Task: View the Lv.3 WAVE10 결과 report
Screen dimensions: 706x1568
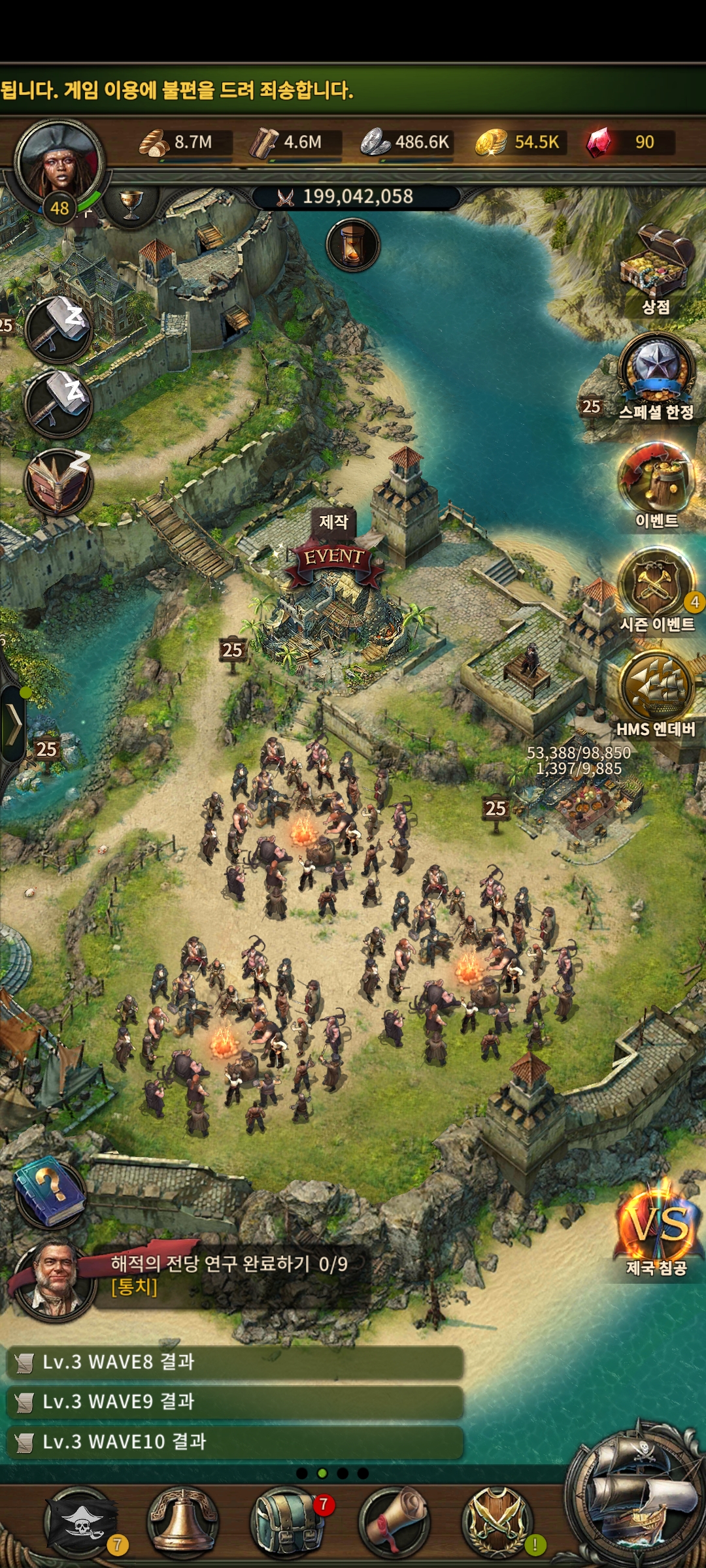Action: coord(235,1442)
